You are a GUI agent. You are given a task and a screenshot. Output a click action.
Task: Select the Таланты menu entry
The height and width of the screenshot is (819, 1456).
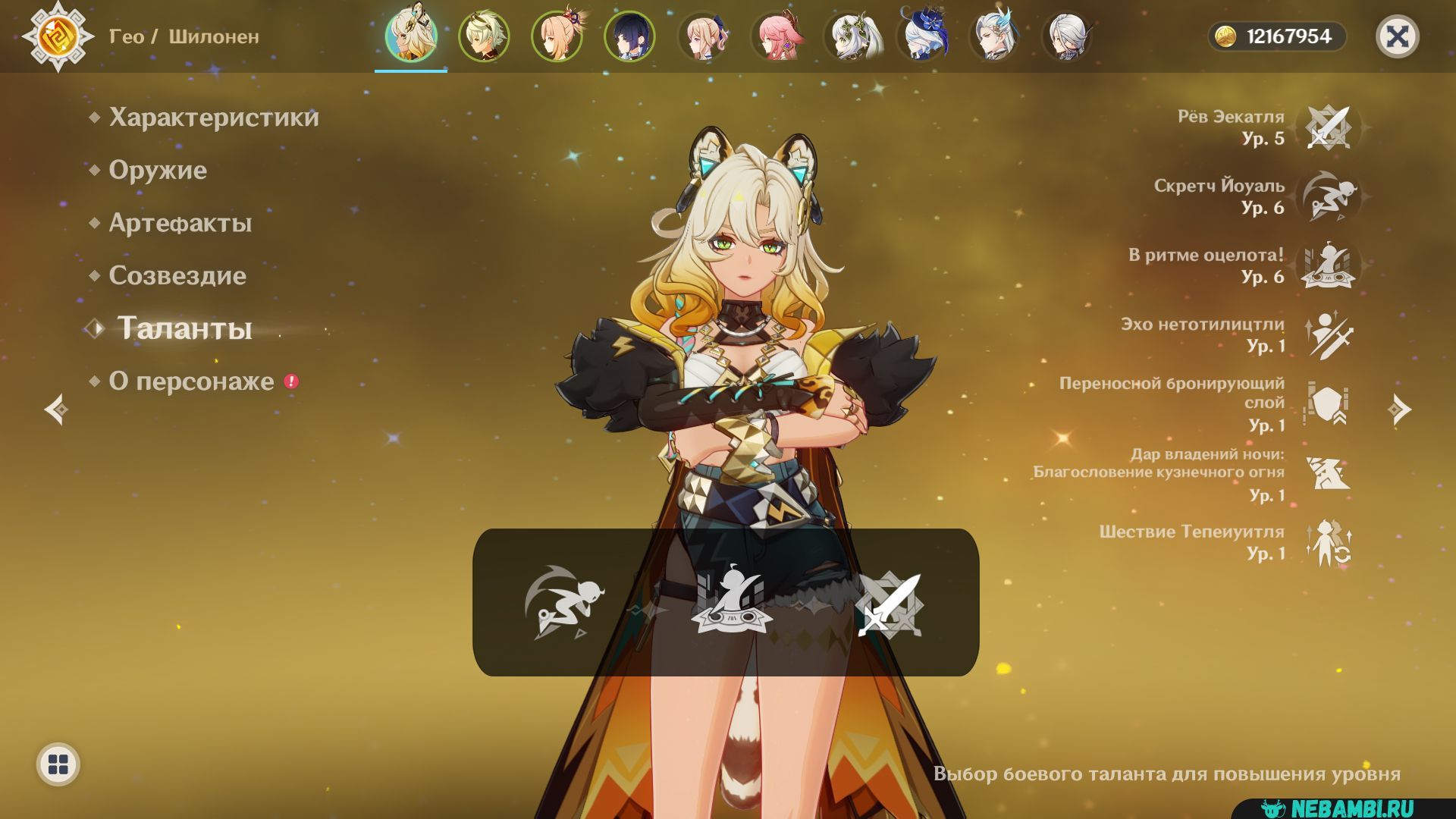click(184, 329)
